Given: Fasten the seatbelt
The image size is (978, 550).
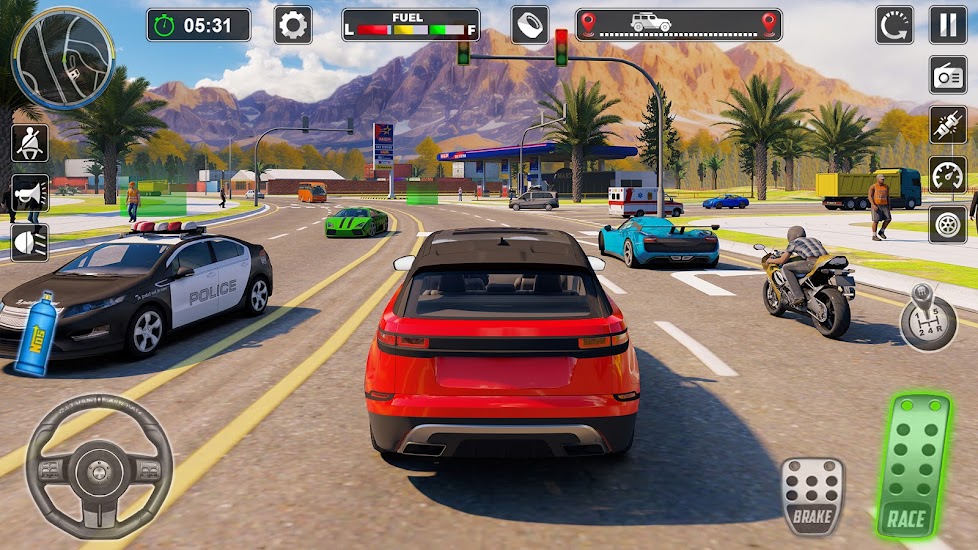Looking at the screenshot, I should coord(29,143).
